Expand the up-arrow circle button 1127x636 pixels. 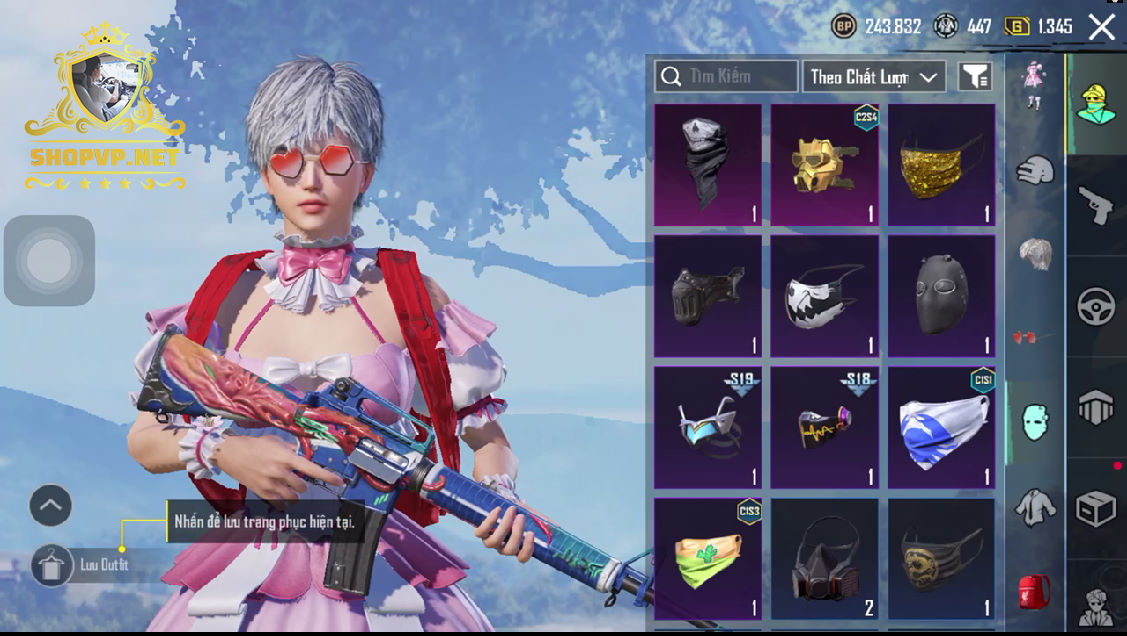point(51,506)
